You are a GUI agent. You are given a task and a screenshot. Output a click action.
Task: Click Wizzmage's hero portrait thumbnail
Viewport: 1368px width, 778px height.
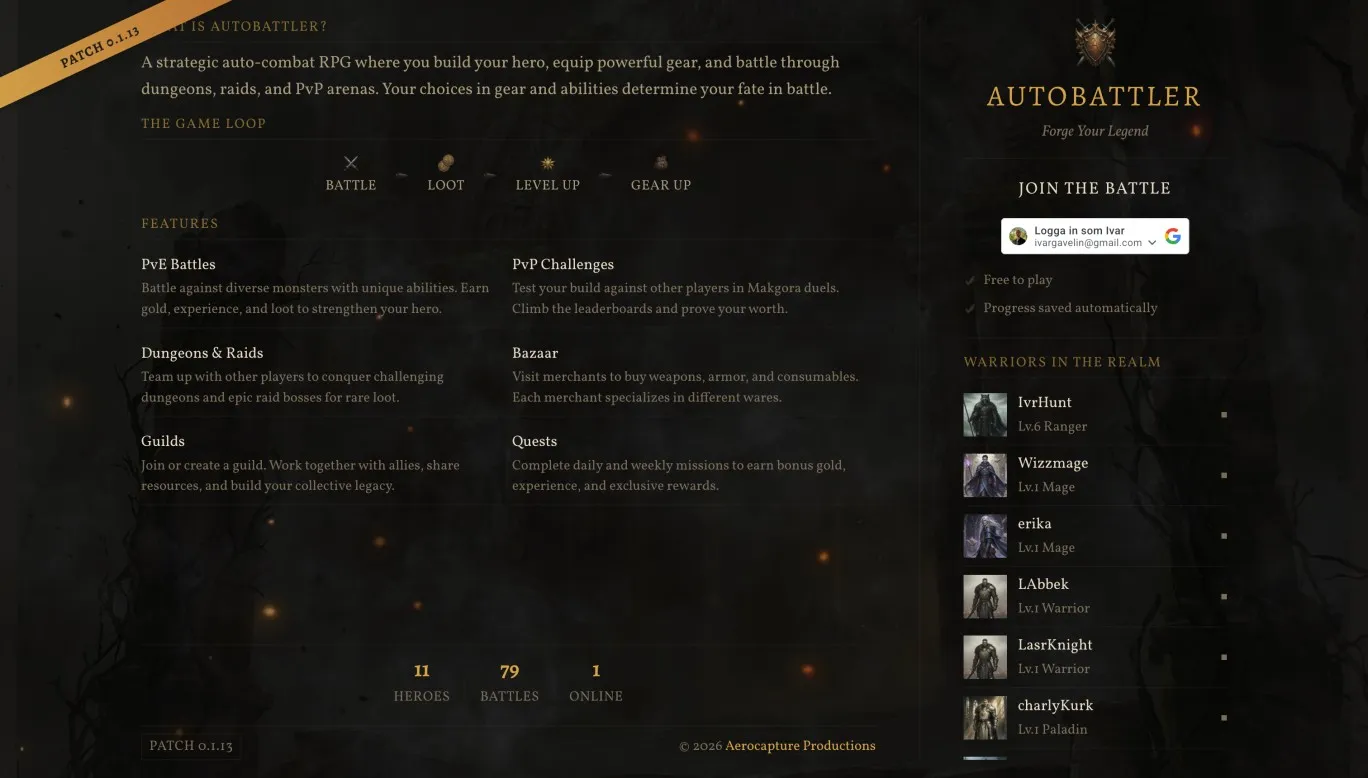click(x=985, y=474)
